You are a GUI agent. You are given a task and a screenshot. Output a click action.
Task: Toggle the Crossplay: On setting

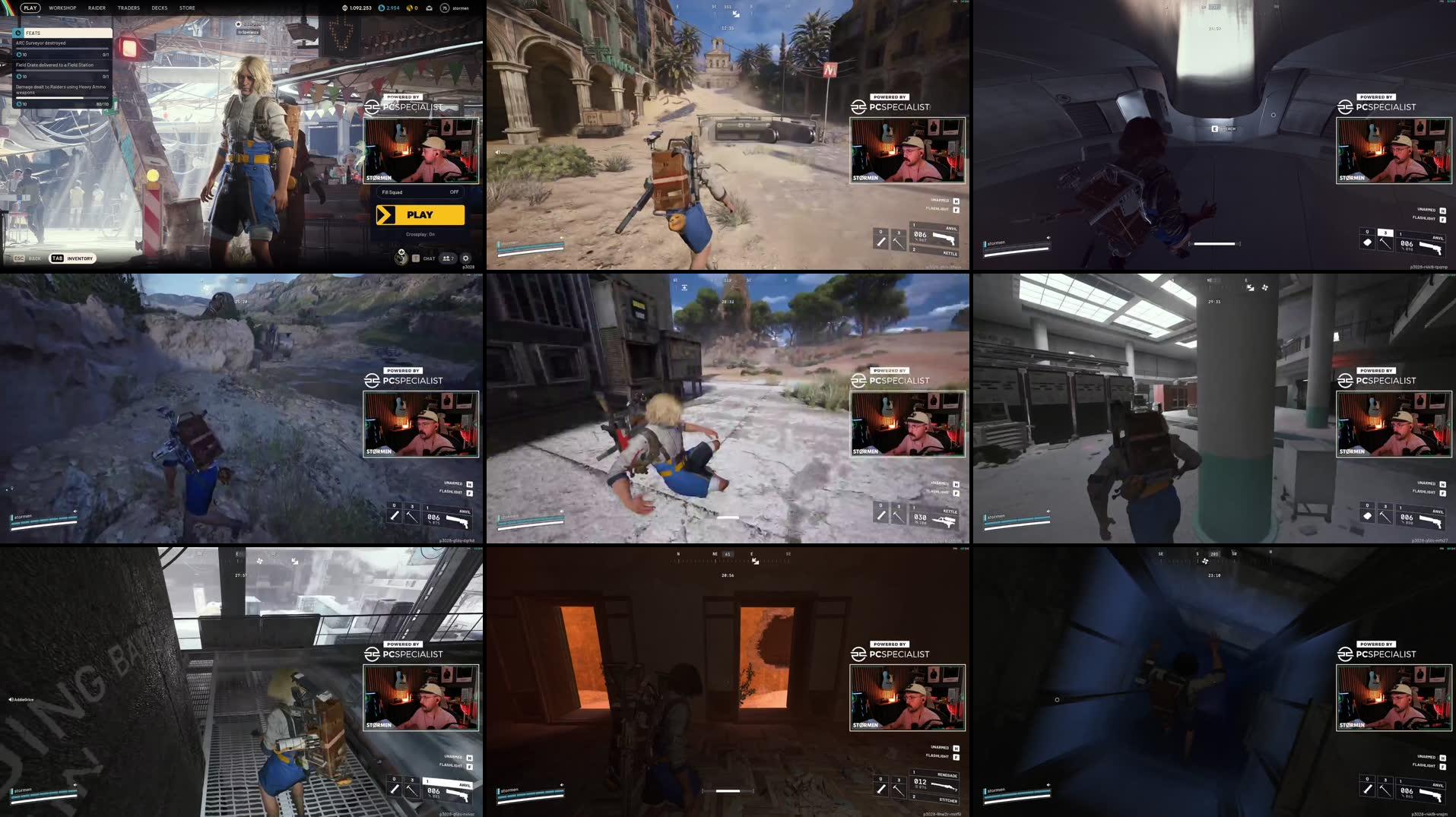[x=420, y=235]
